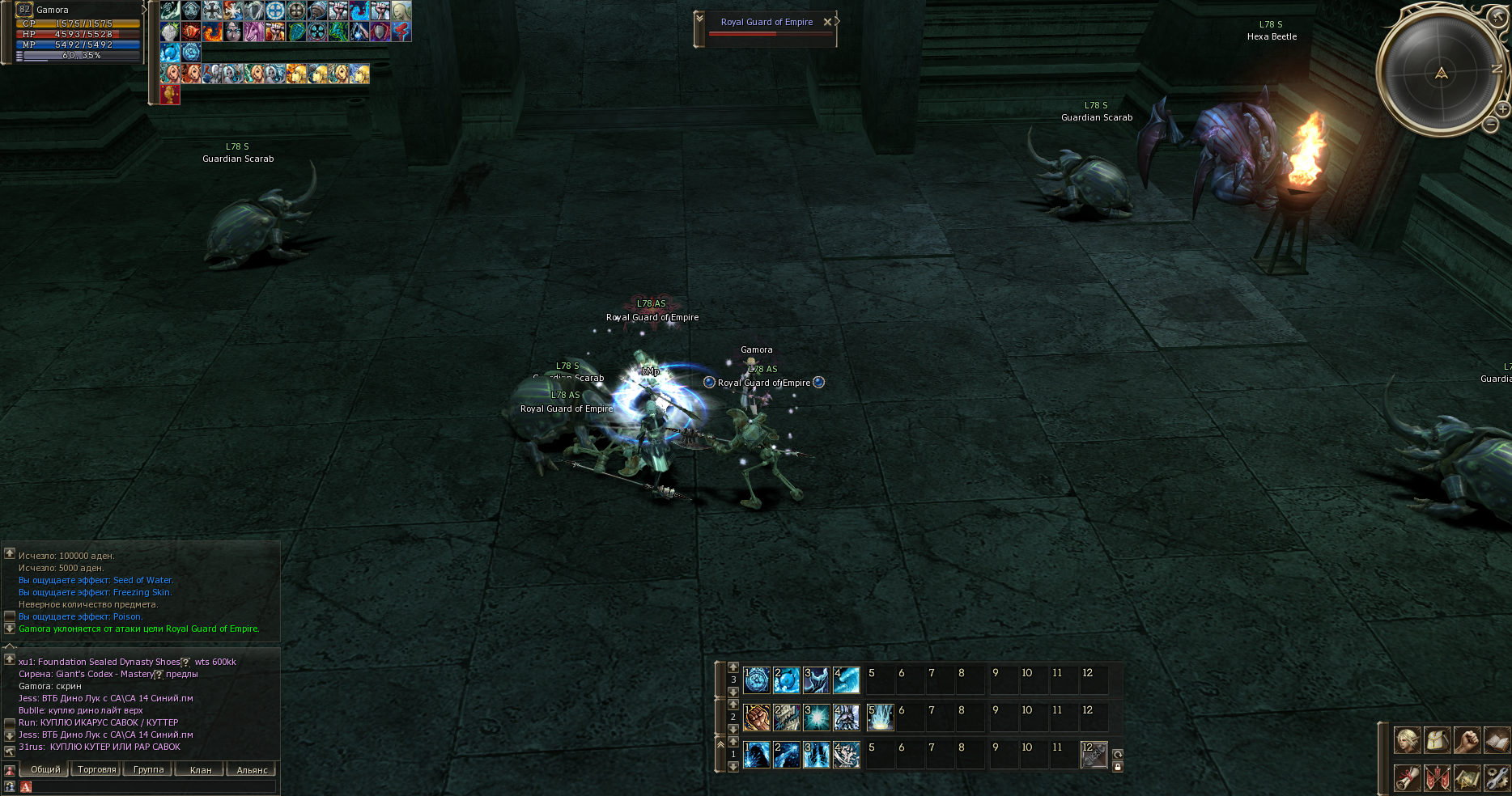Screen dimensions: 1512x796
Task: Open the Группа chat tab
Action: (x=148, y=769)
